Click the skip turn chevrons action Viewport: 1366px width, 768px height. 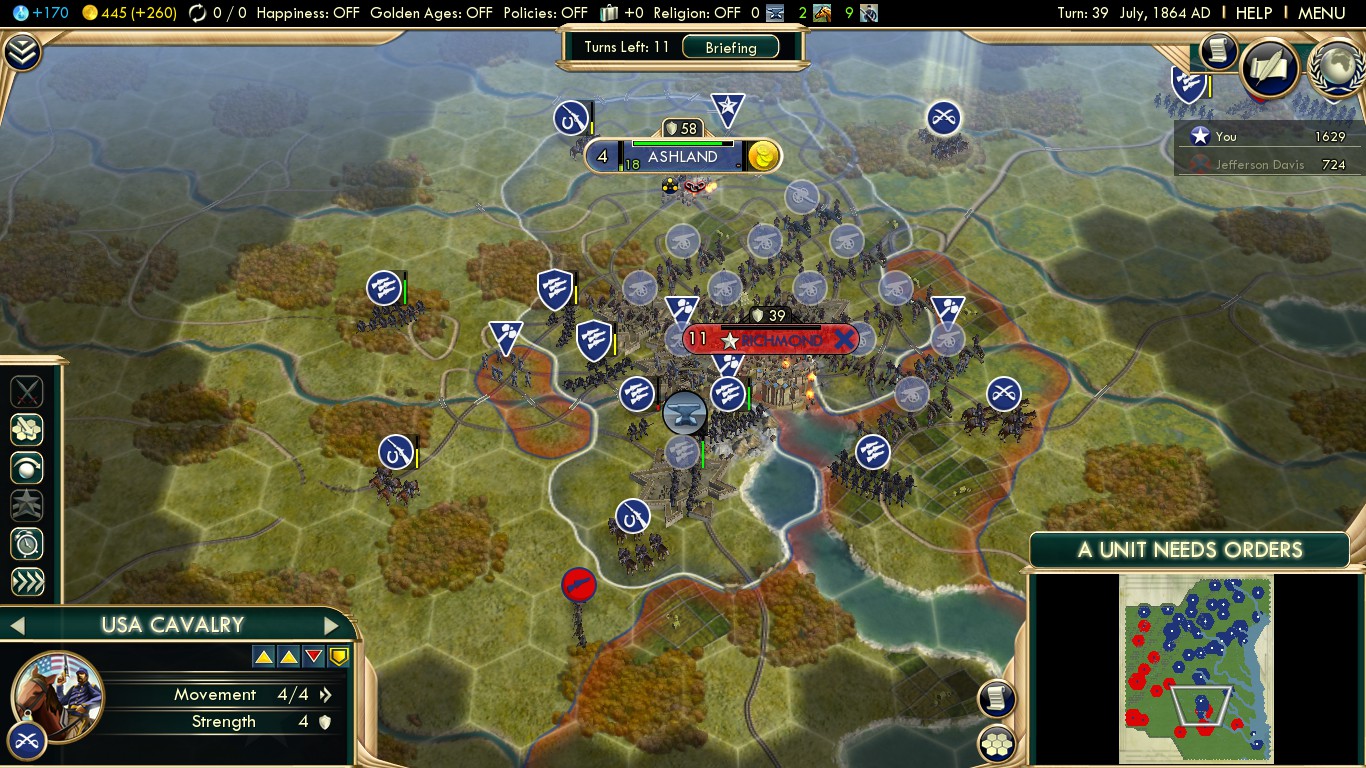[27, 582]
